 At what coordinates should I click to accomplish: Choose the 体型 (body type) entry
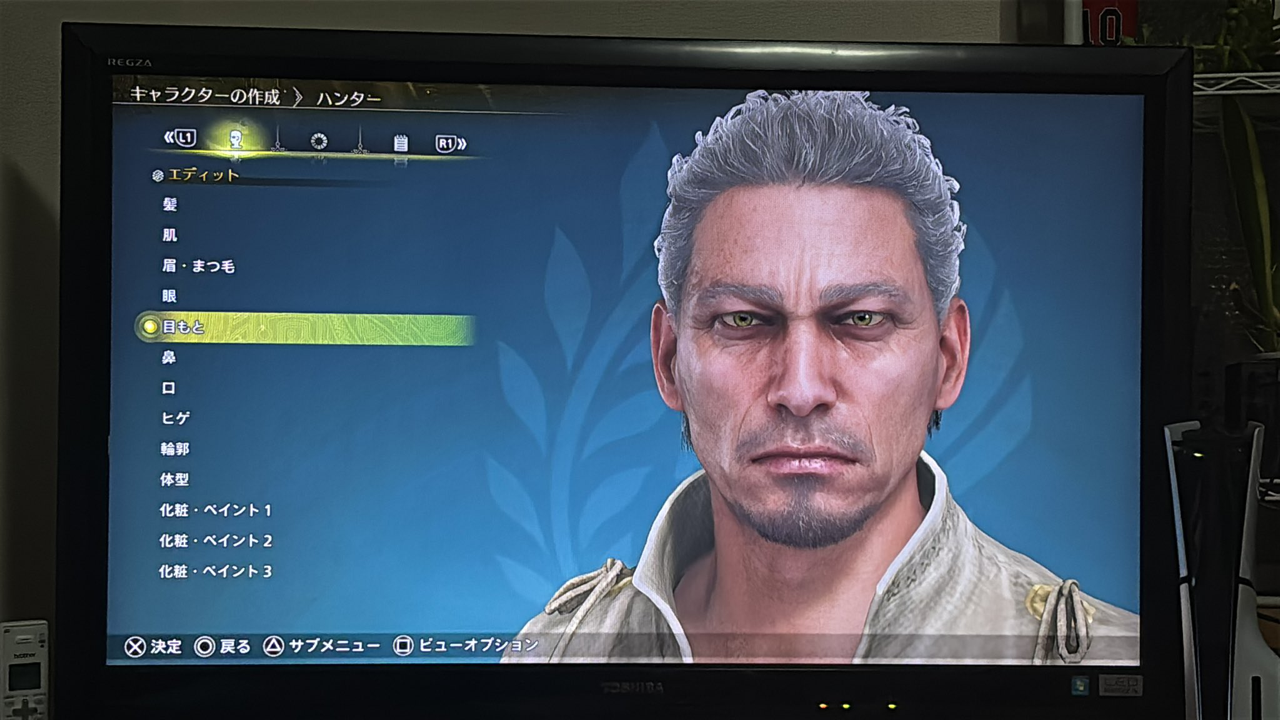point(174,479)
